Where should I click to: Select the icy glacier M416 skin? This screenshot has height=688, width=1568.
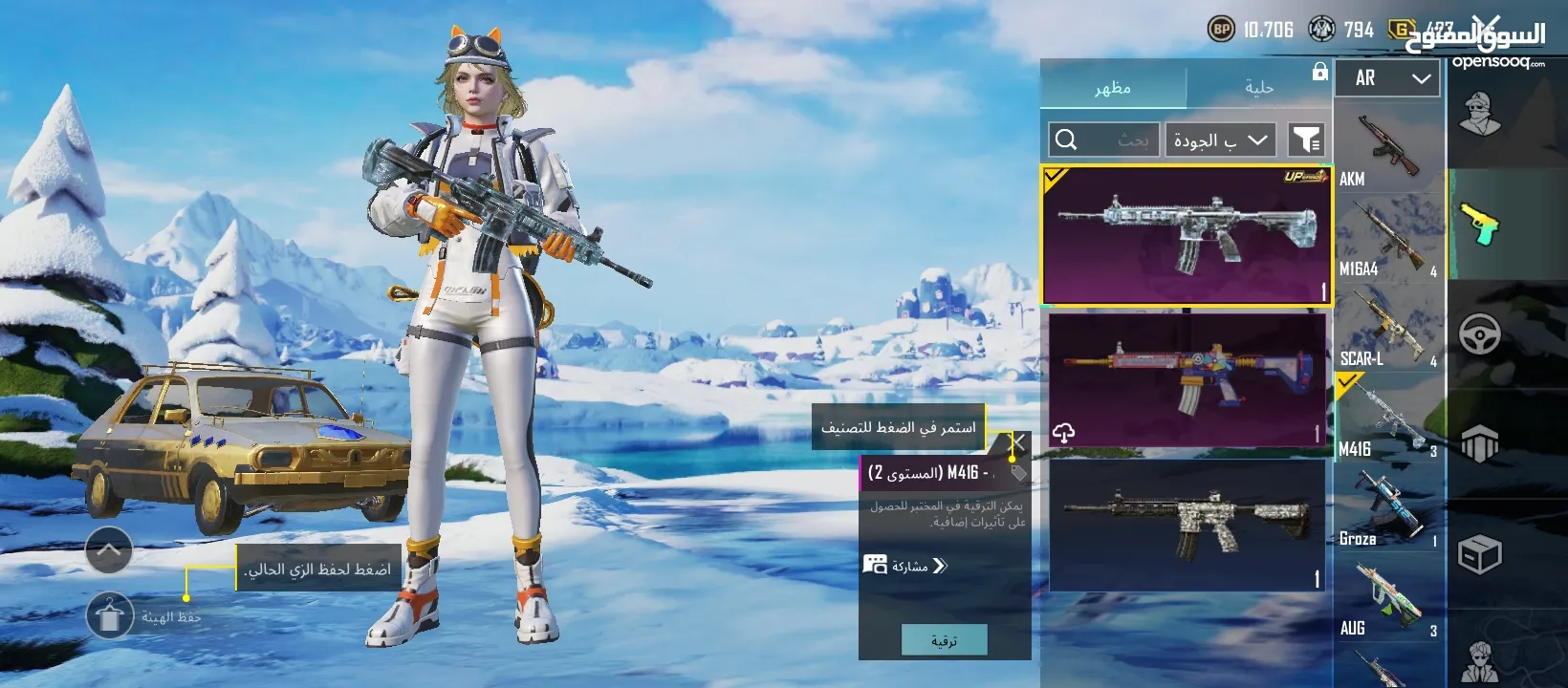[x=1186, y=235]
